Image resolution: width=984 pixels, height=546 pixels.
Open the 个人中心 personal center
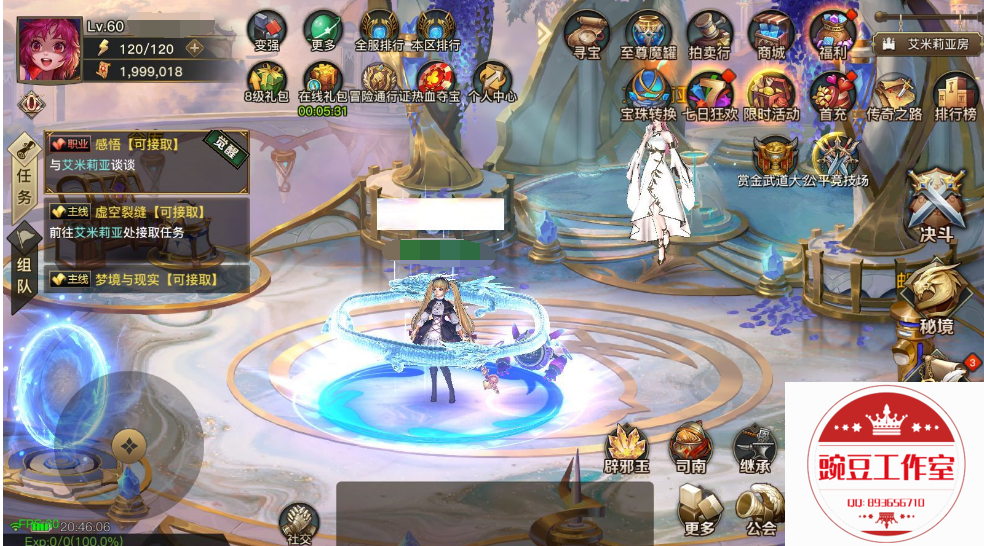(492, 80)
